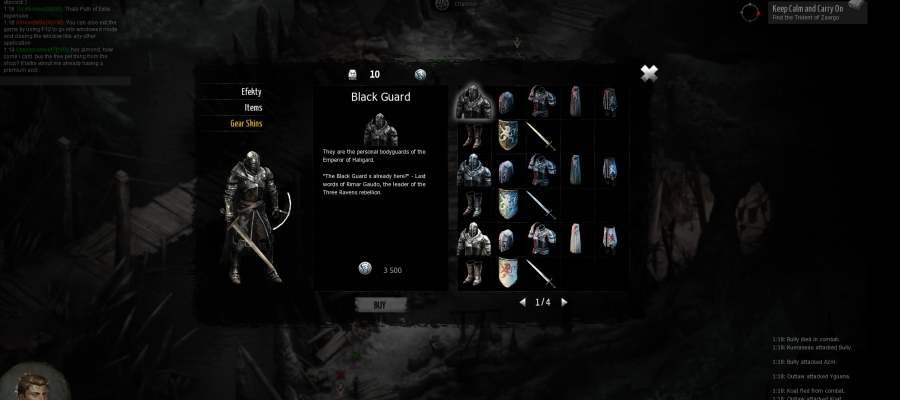
Task: Select the Gear Skins category
Action: [x=246, y=124]
